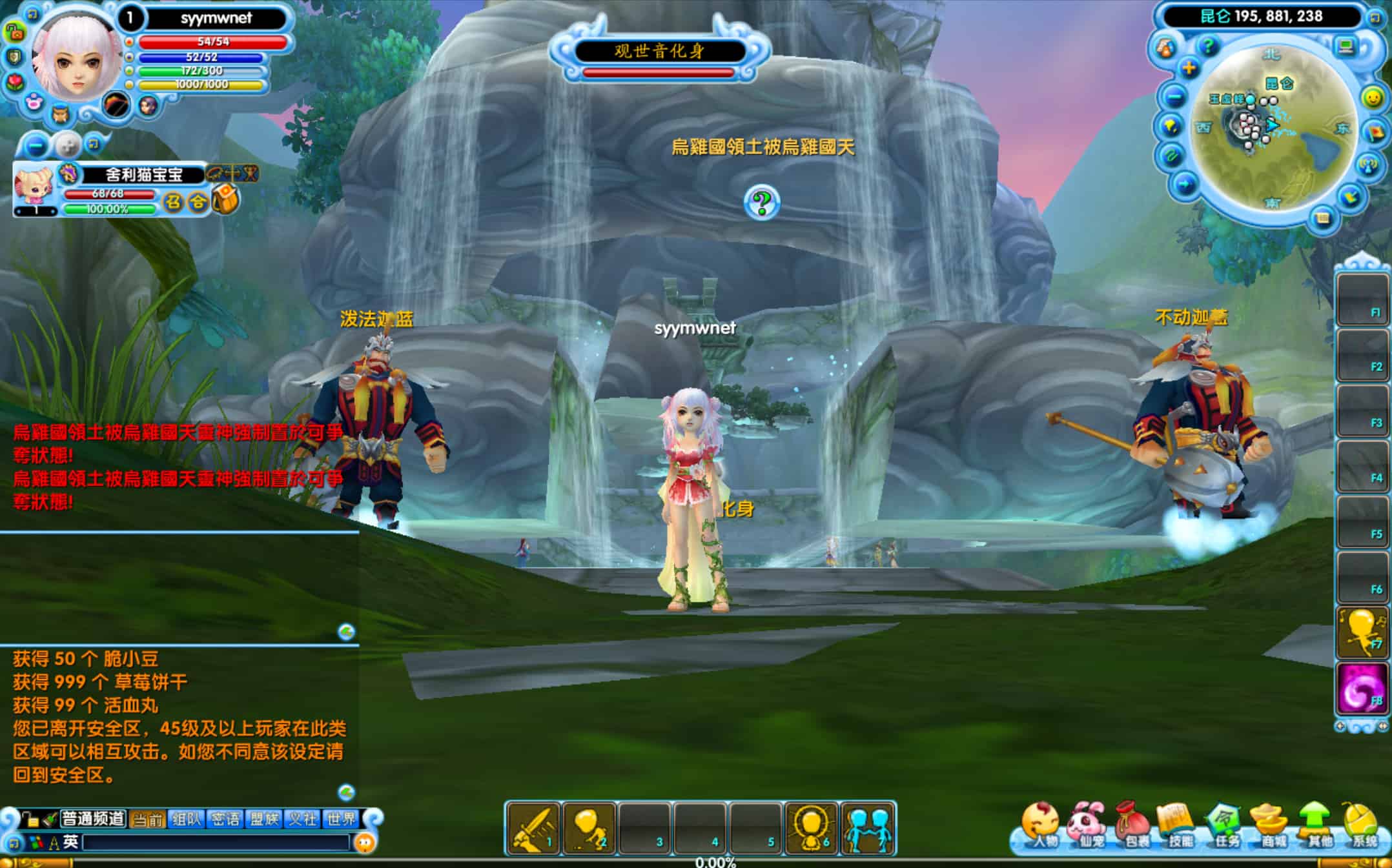Viewport: 1392px width, 868px height.
Task: Open the orange emoticon picker beside chat input
Action: pyautogui.click(x=365, y=842)
